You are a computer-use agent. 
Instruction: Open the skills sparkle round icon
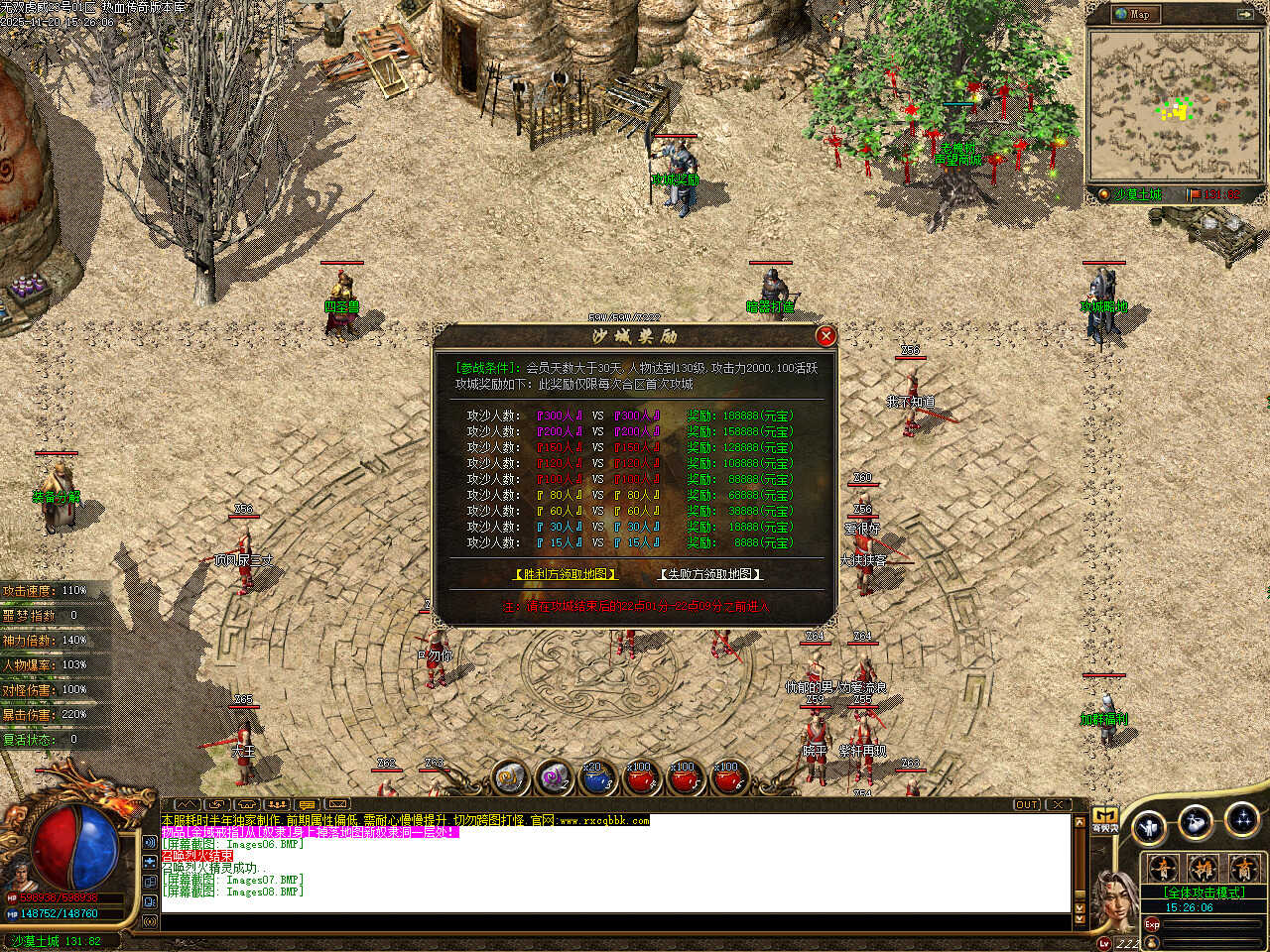1241,819
